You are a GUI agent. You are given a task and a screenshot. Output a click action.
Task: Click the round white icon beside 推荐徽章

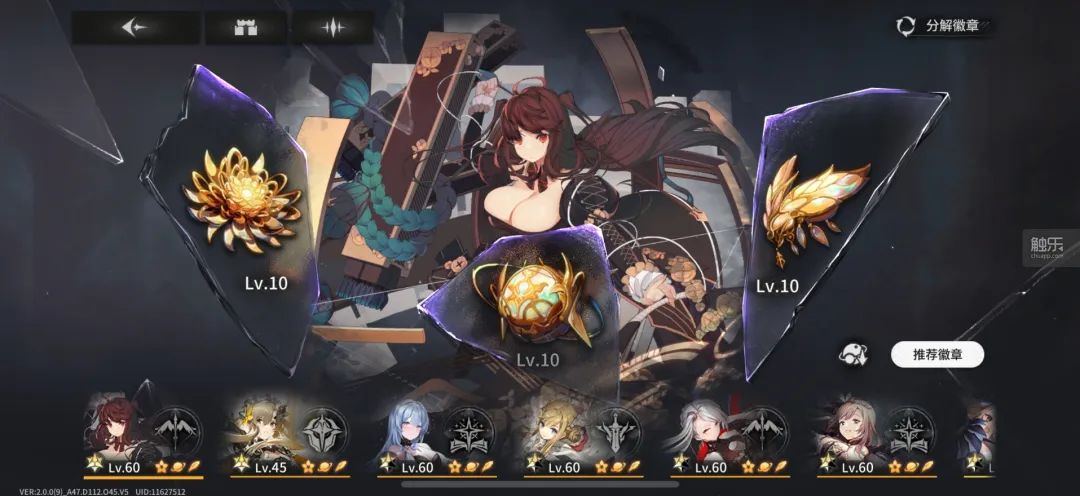[x=855, y=354]
